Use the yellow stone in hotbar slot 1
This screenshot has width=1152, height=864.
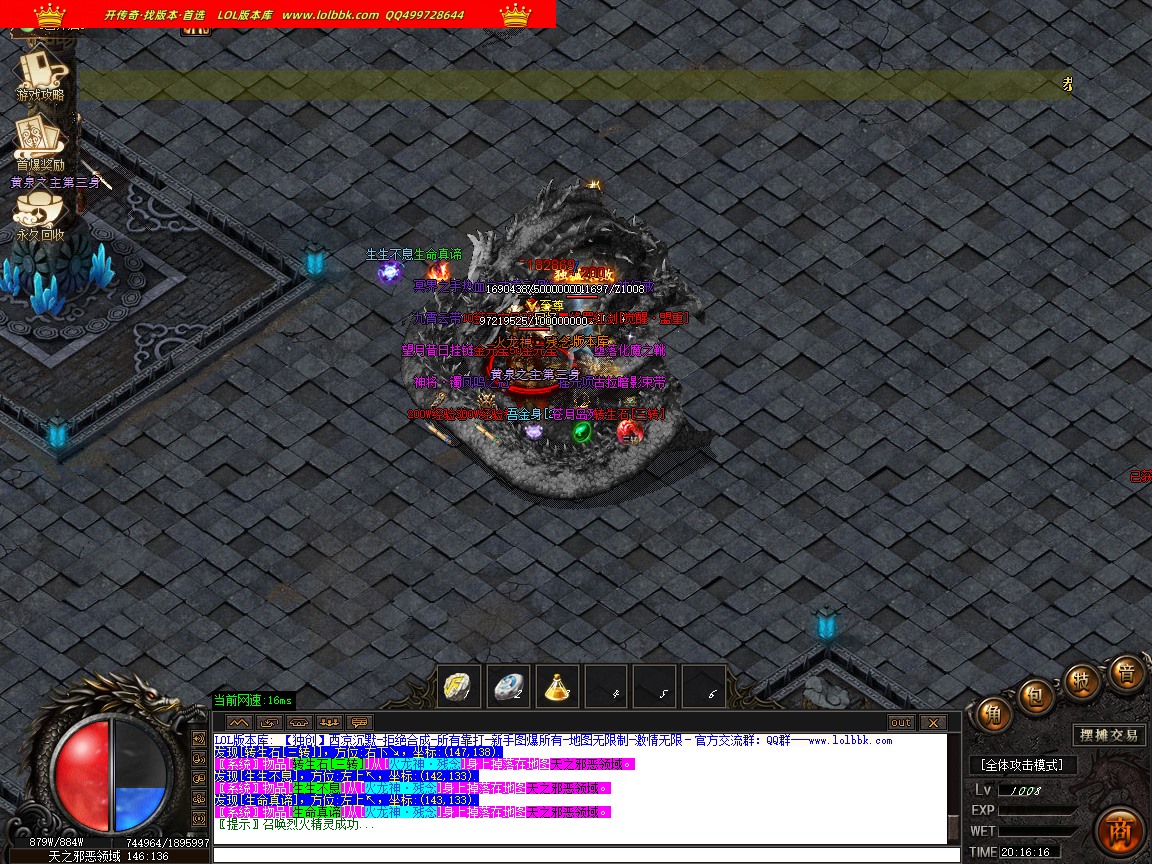pyautogui.click(x=459, y=687)
